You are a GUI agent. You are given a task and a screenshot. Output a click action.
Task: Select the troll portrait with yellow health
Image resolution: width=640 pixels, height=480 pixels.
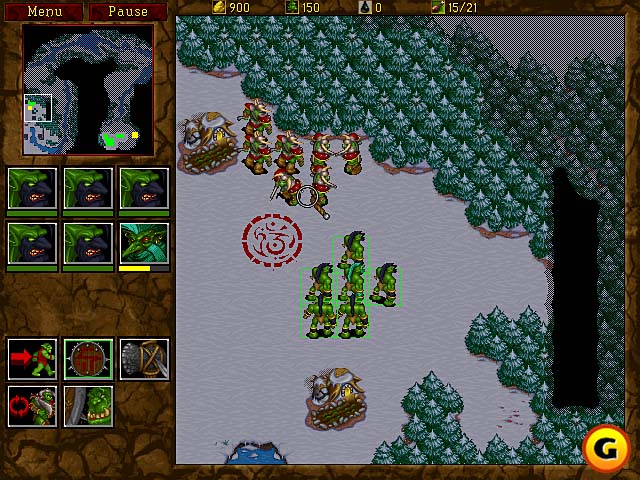(144, 243)
